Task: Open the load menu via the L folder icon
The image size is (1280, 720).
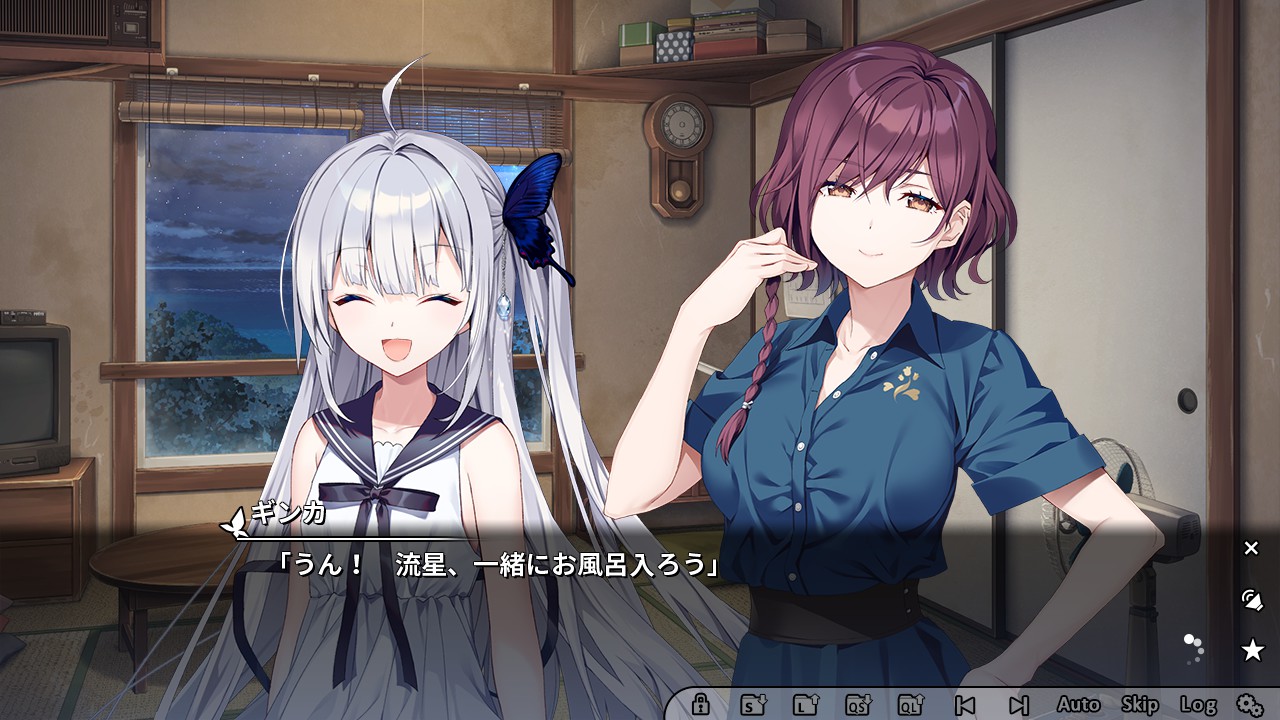Action: click(803, 705)
